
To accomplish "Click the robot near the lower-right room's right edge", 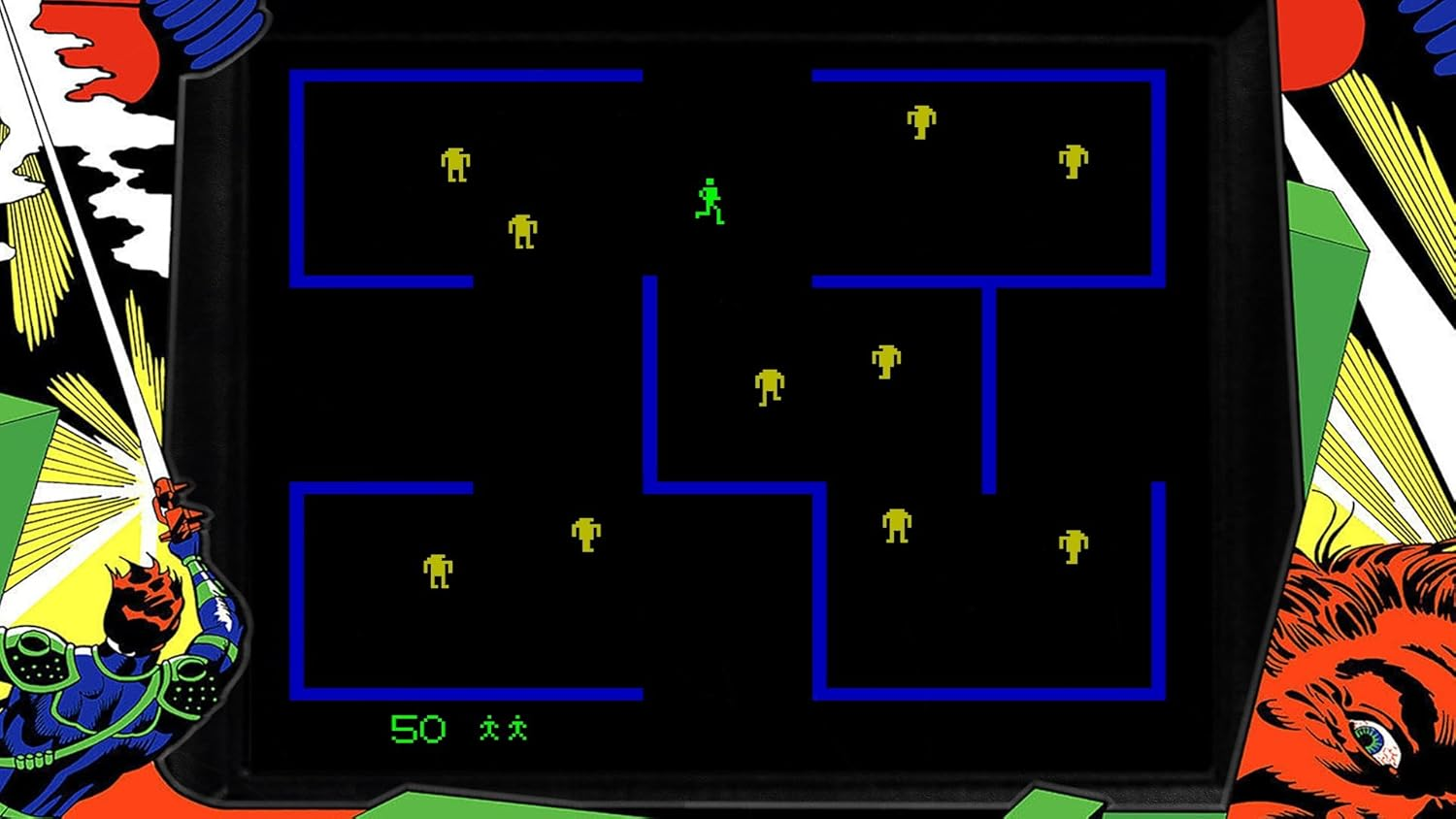I will [1073, 545].
